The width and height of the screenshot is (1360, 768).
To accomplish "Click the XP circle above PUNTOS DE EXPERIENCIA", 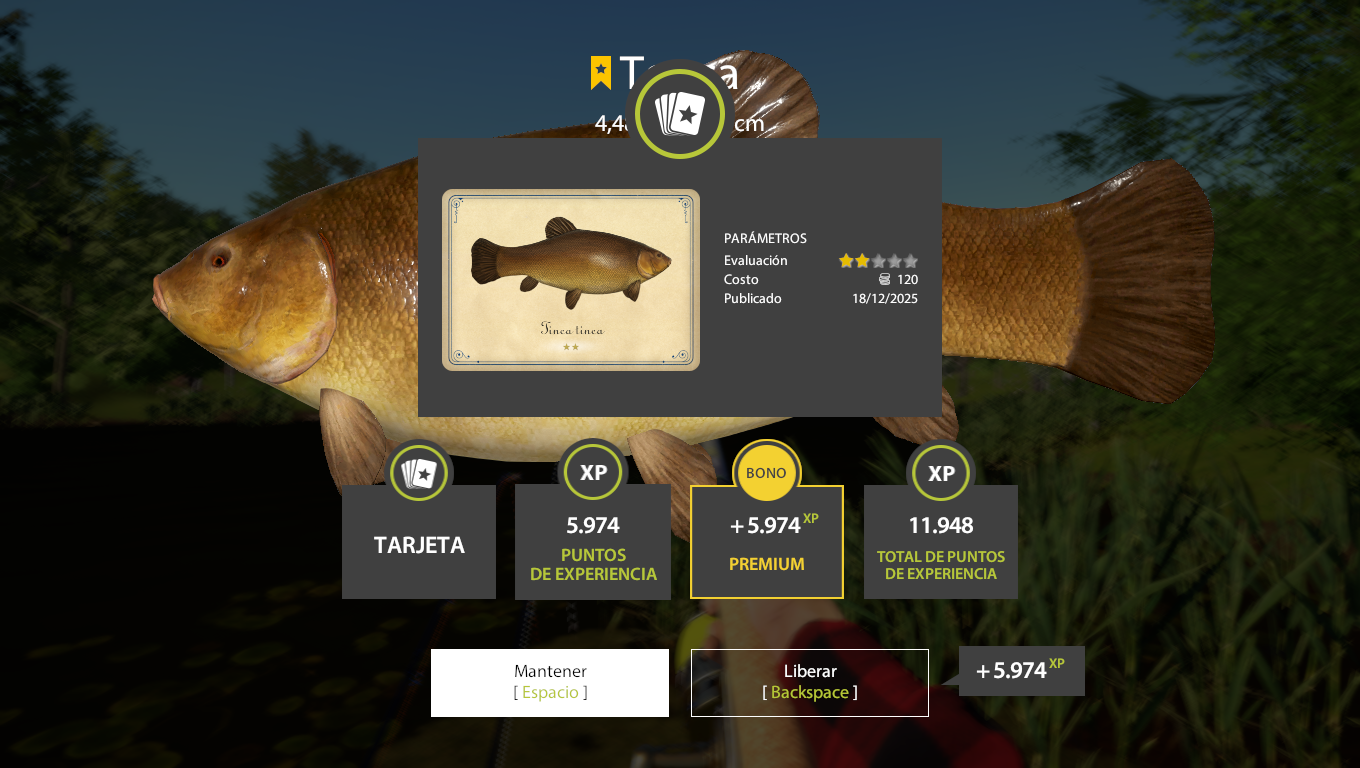I will [593, 471].
